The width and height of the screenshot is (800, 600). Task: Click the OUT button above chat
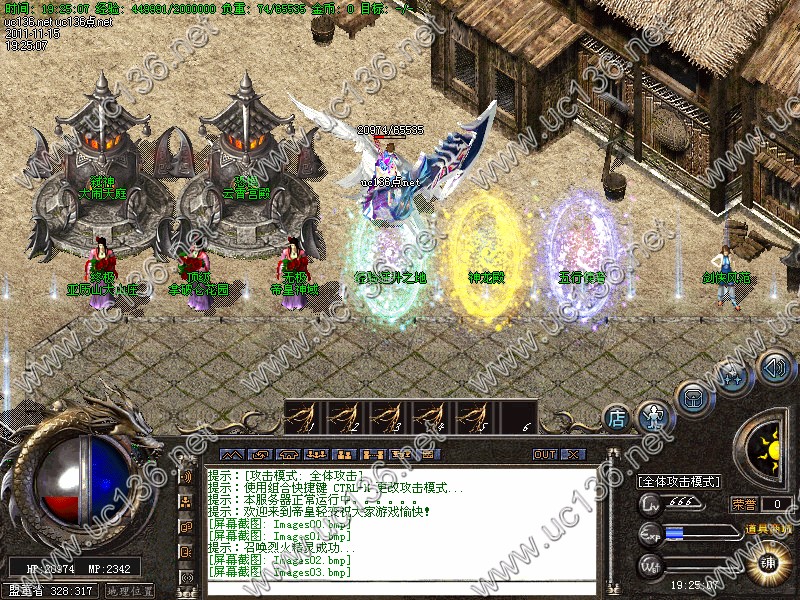tap(545, 454)
